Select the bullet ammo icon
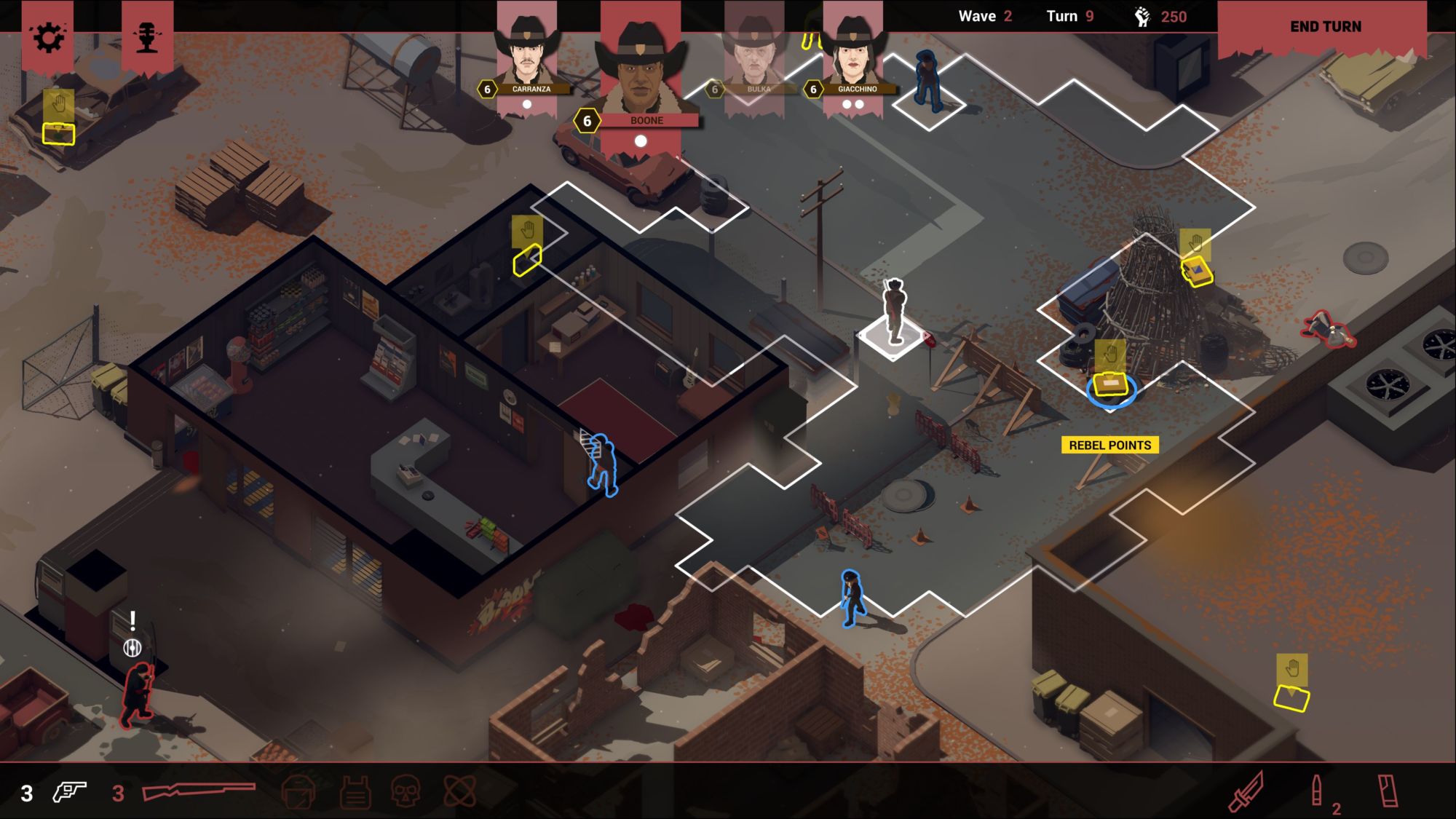Image resolution: width=1456 pixels, height=819 pixels. (x=1316, y=791)
